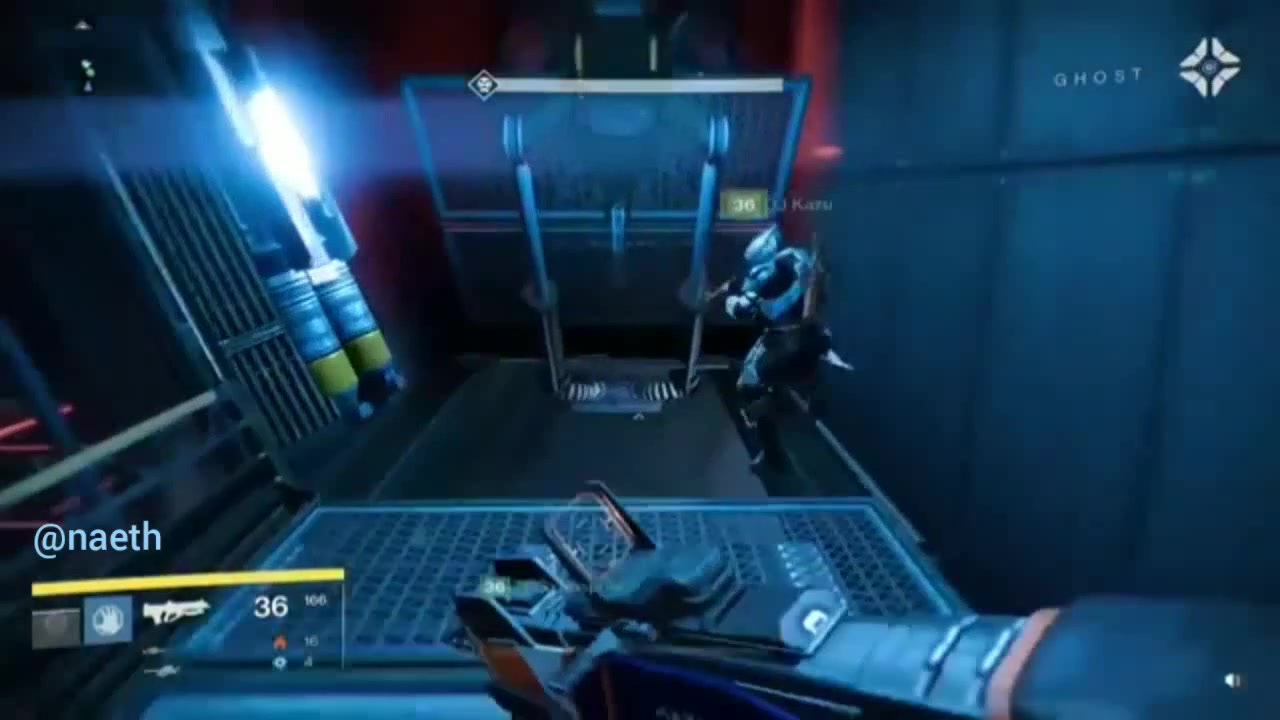Click the @naeth watermark link
The width and height of the screenshot is (1280, 720).
[97, 538]
